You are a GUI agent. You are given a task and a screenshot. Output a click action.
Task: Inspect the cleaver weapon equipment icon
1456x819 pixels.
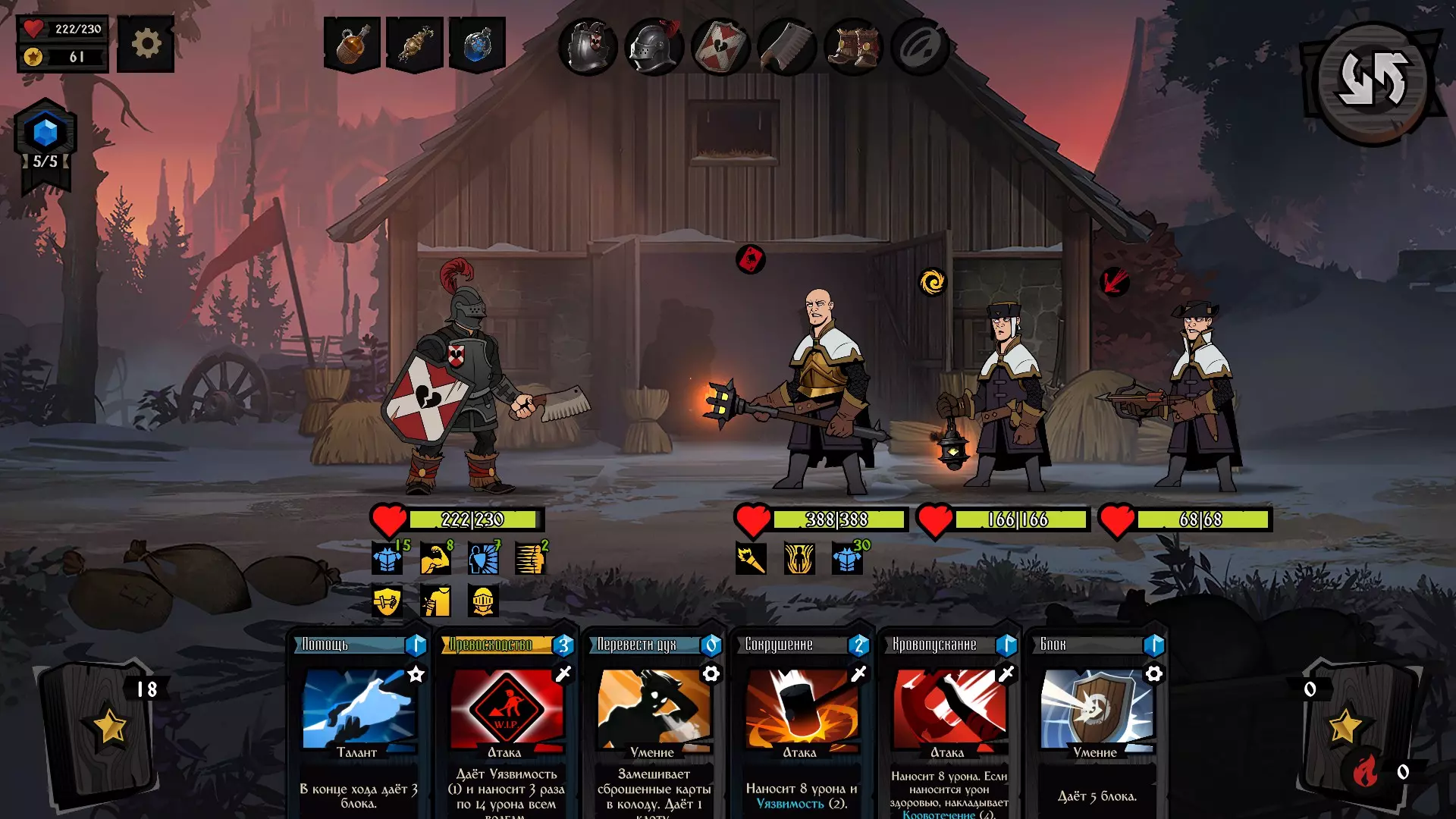pyautogui.click(x=786, y=46)
